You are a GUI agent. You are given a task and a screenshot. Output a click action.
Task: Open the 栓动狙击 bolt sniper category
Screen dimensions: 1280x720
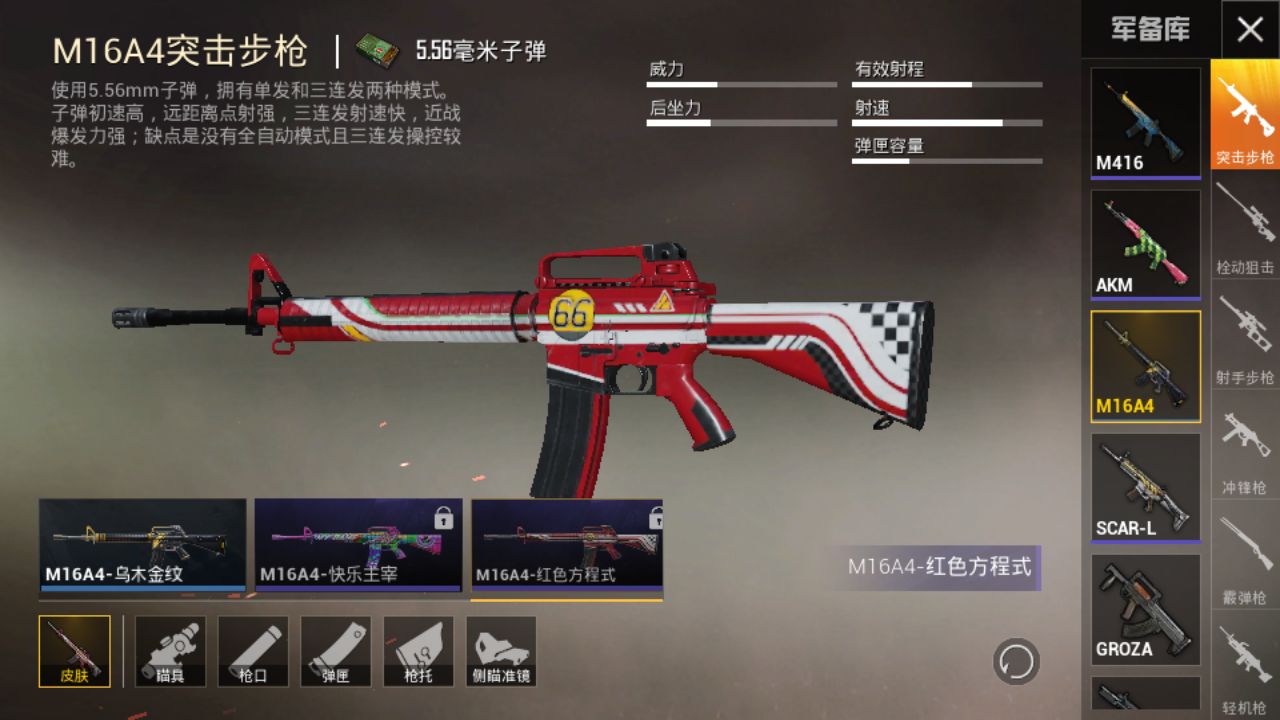pos(1245,225)
